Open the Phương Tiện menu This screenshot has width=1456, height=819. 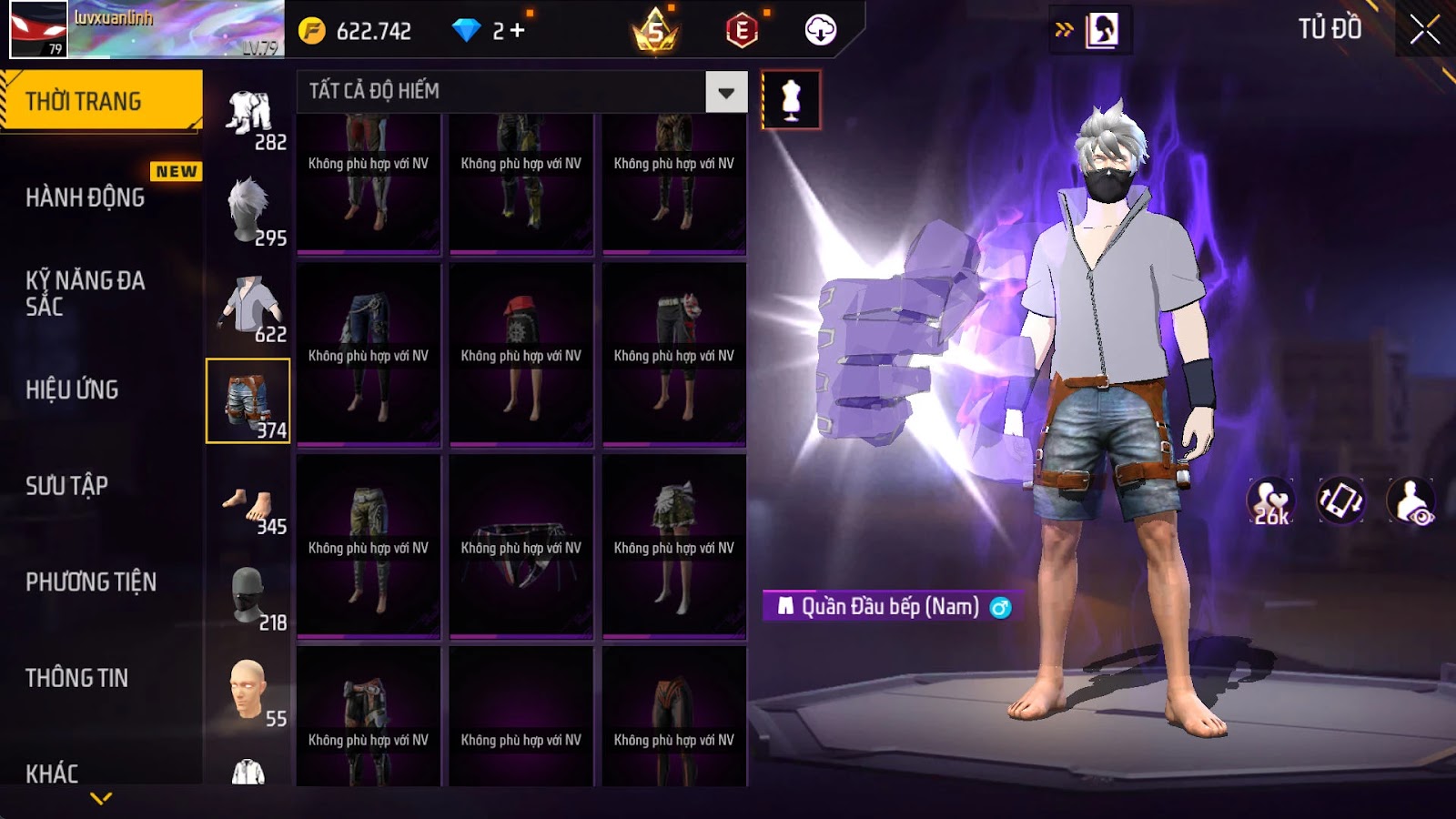(91, 581)
